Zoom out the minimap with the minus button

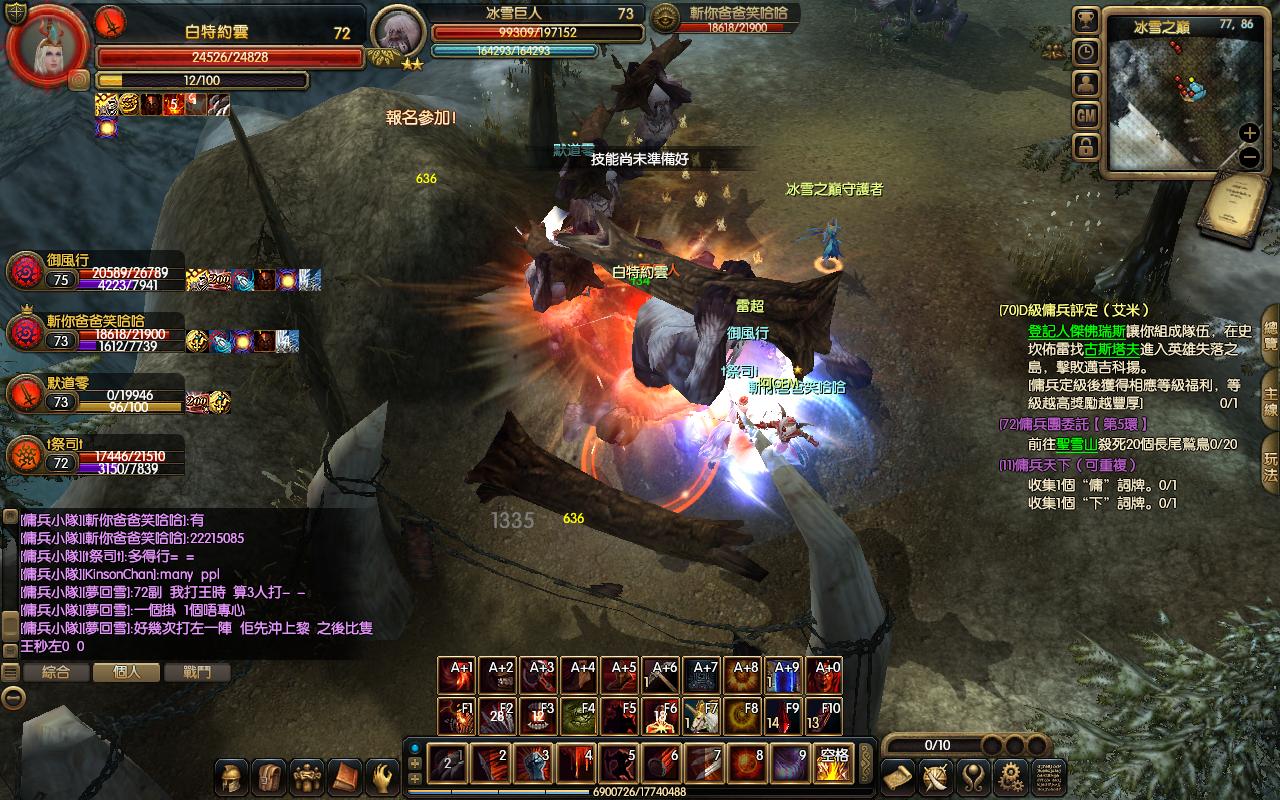(x=1249, y=156)
